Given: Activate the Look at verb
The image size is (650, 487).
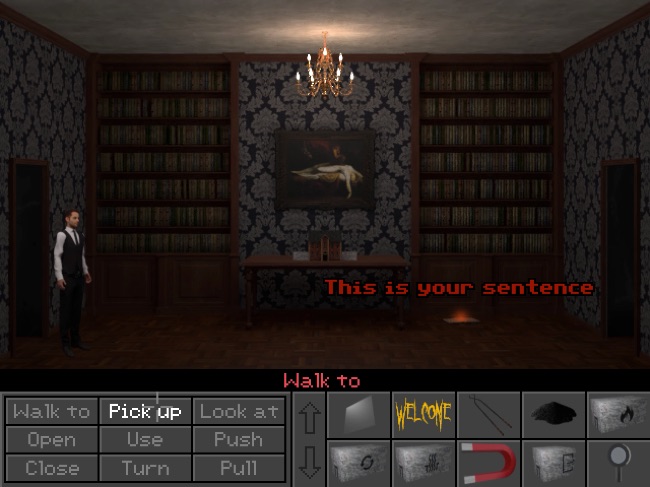Looking at the screenshot, I should [x=238, y=411].
